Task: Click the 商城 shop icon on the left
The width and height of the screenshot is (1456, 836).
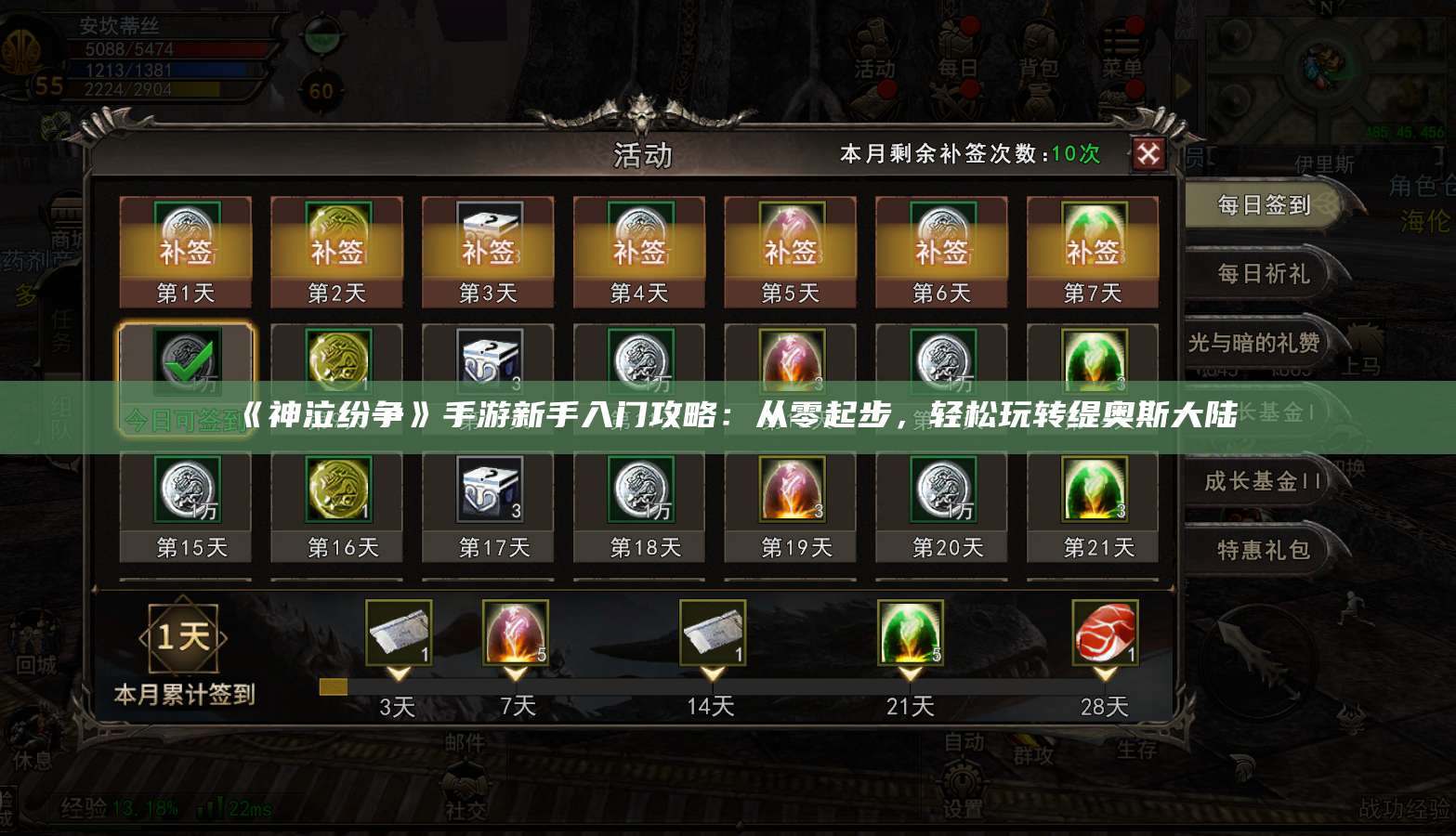Action: (63, 216)
